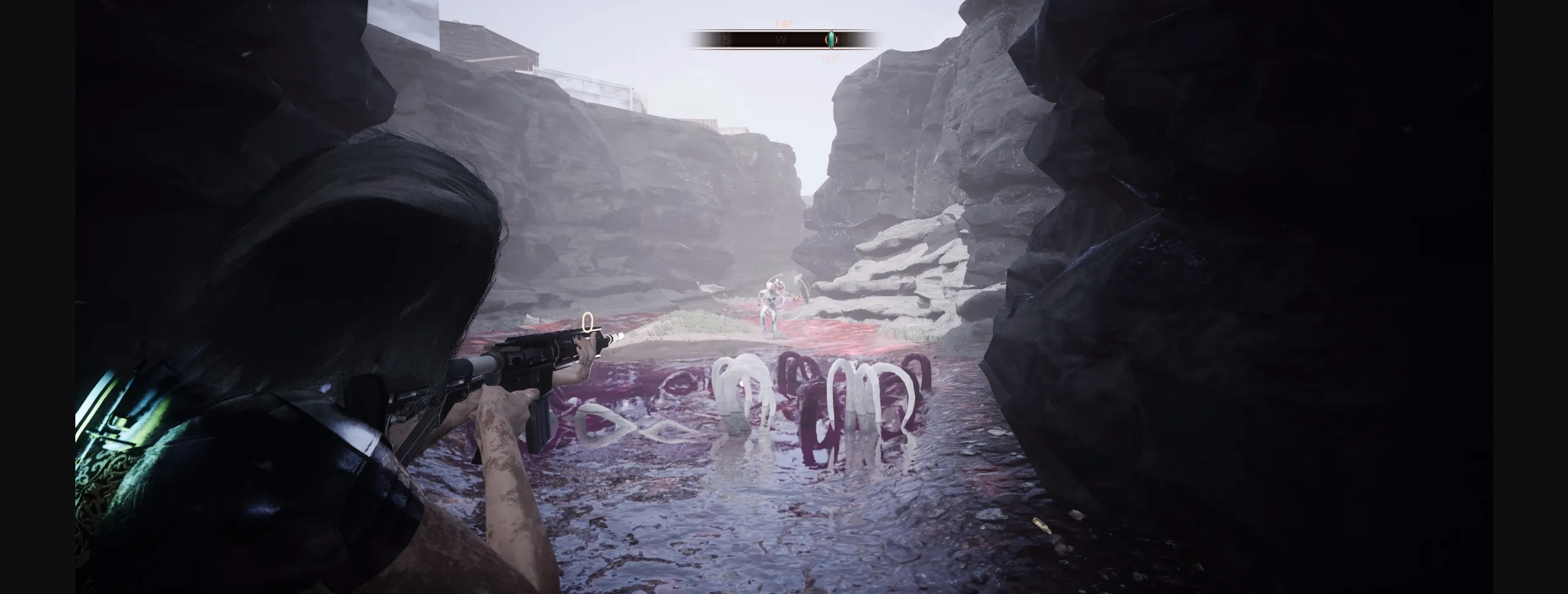Select the compass strip at screen top
Viewport: 1568px width, 594px height.
pyautogui.click(x=784, y=39)
